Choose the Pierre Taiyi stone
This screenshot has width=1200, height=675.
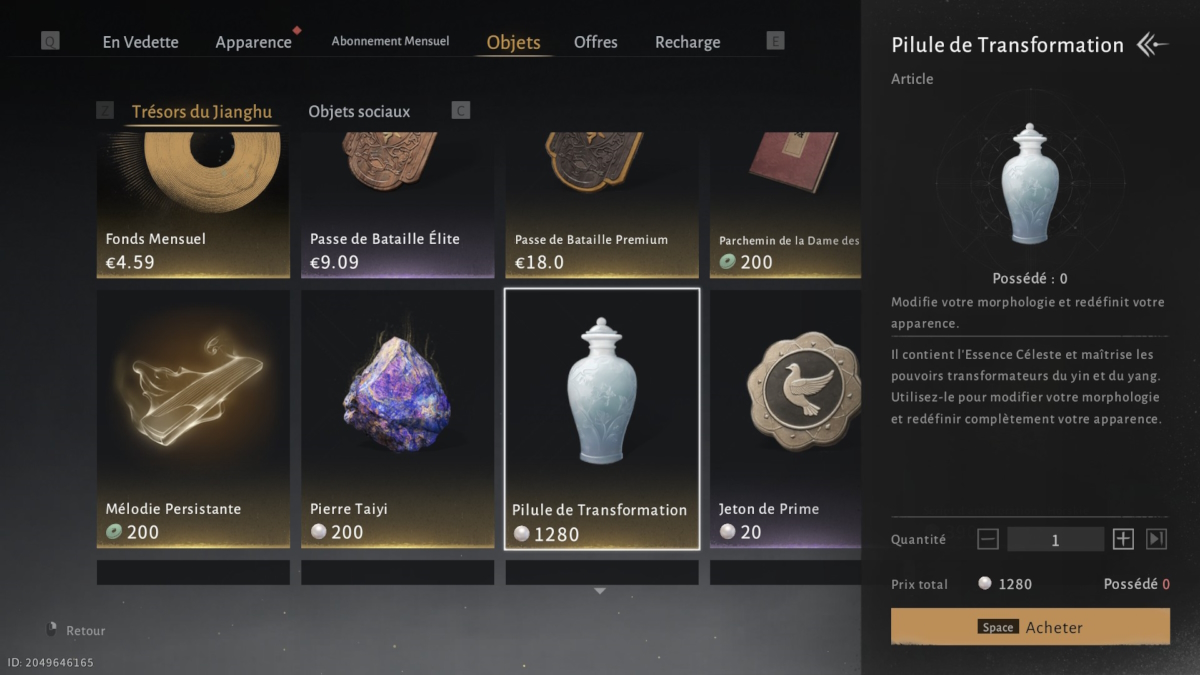[397, 418]
